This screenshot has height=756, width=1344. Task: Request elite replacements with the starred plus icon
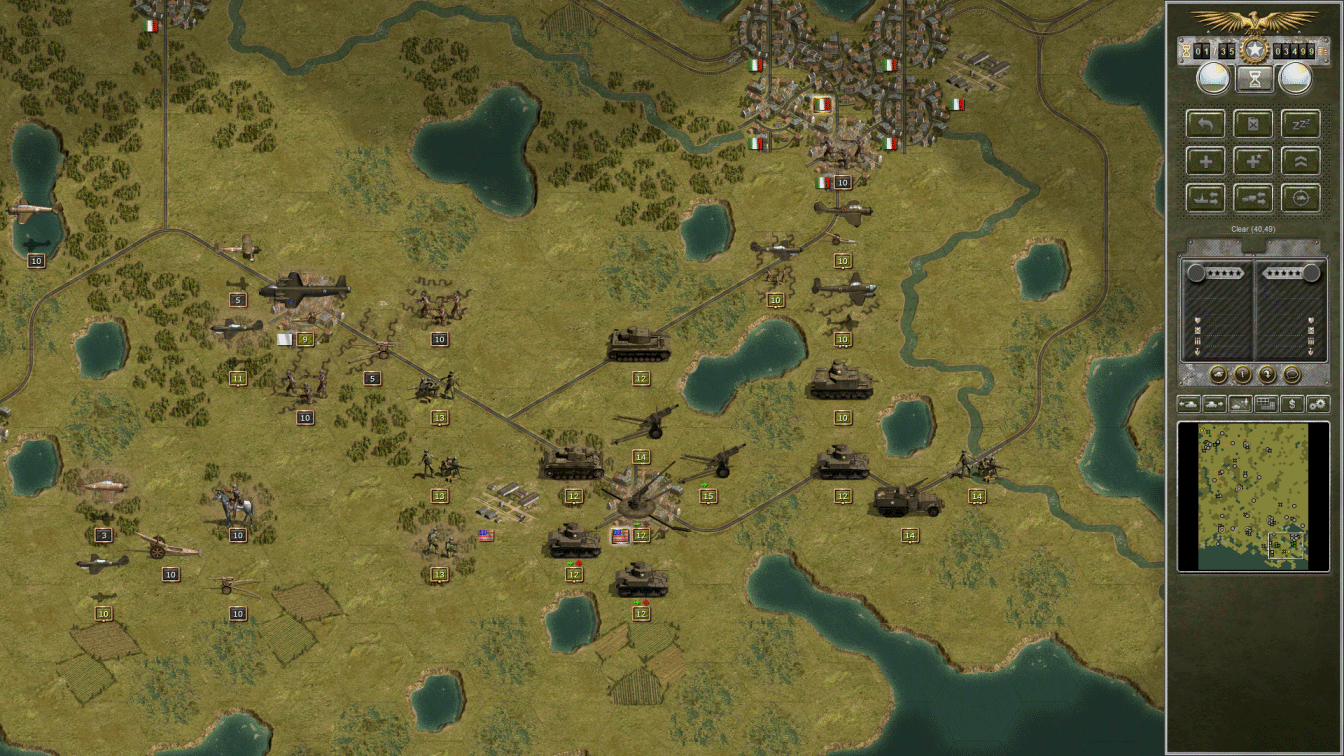1253,160
